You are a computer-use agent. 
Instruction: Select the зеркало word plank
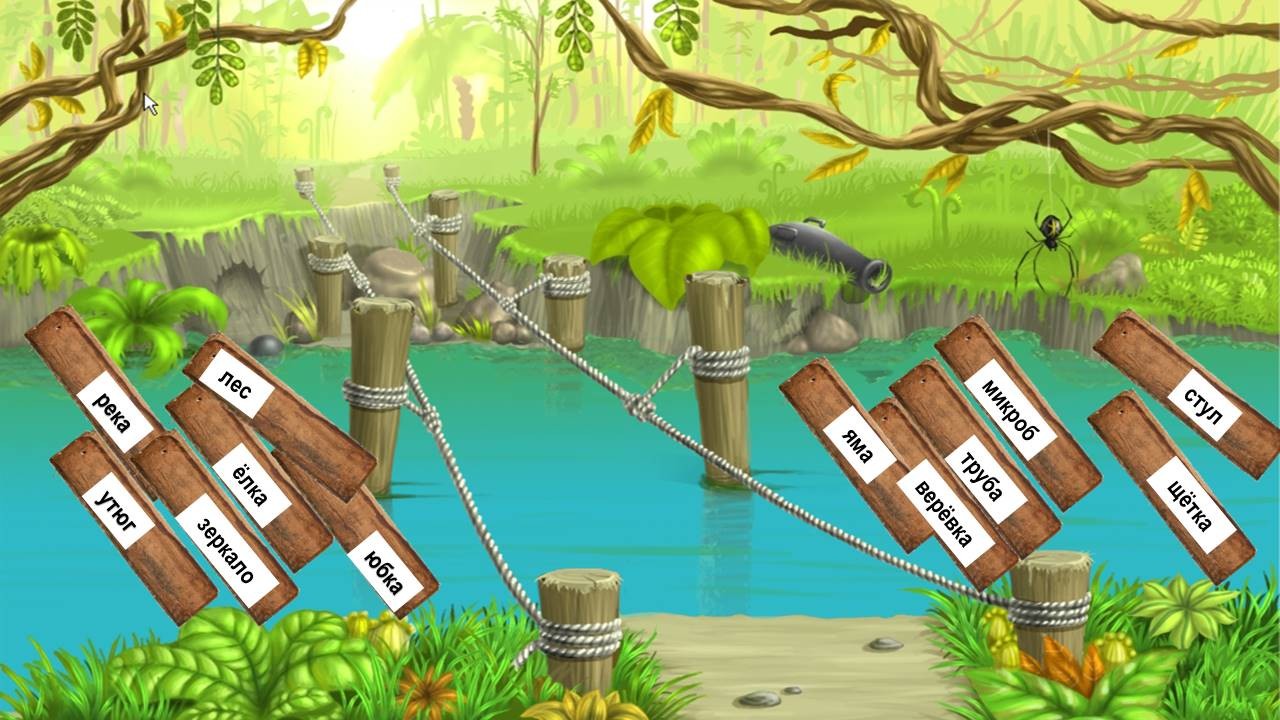(x=225, y=549)
